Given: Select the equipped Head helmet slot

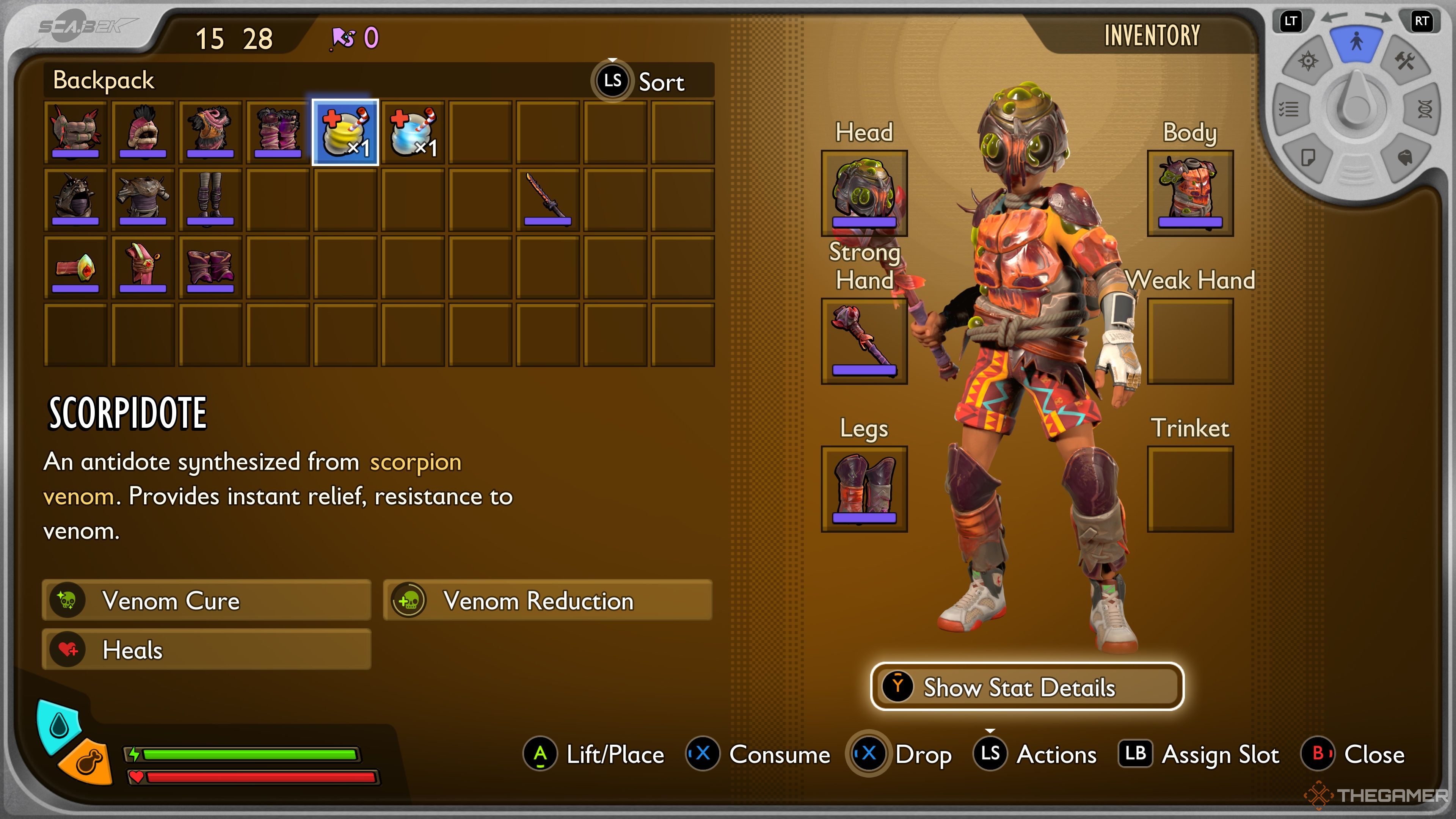Looking at the screenshot, I should point(864,193).
